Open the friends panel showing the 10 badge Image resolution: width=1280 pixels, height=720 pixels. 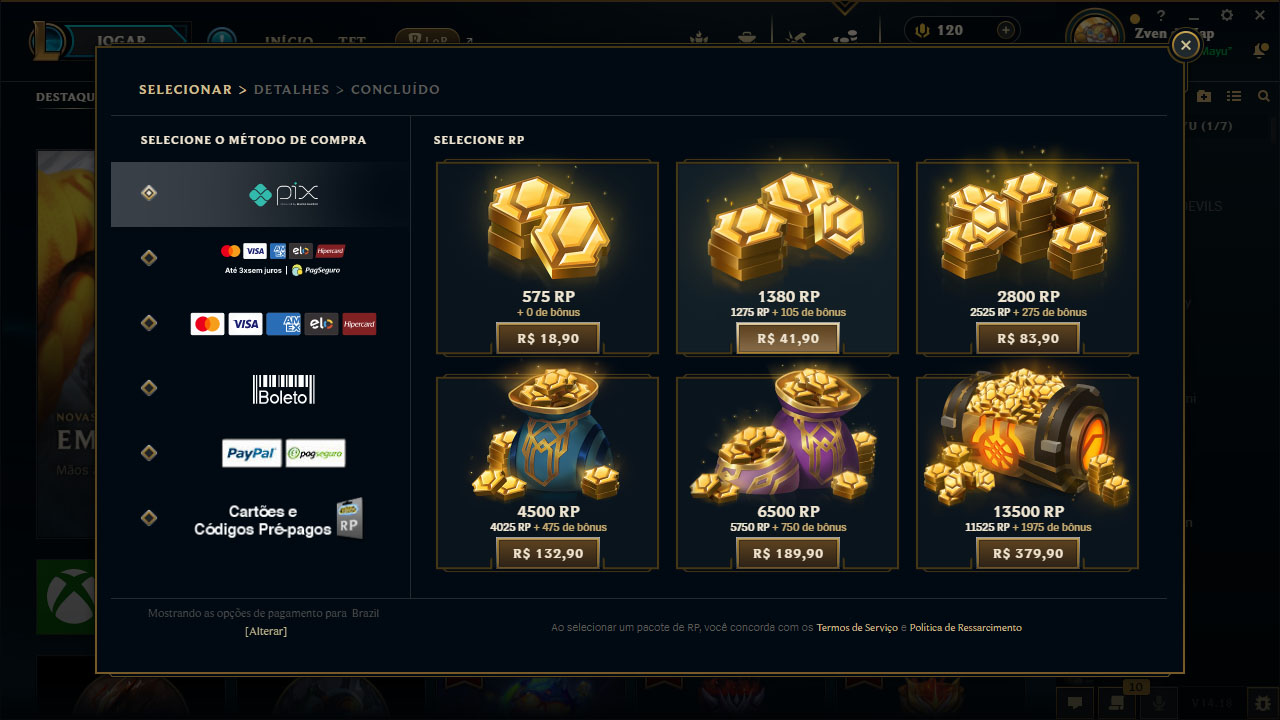[x=1116, y=703]
